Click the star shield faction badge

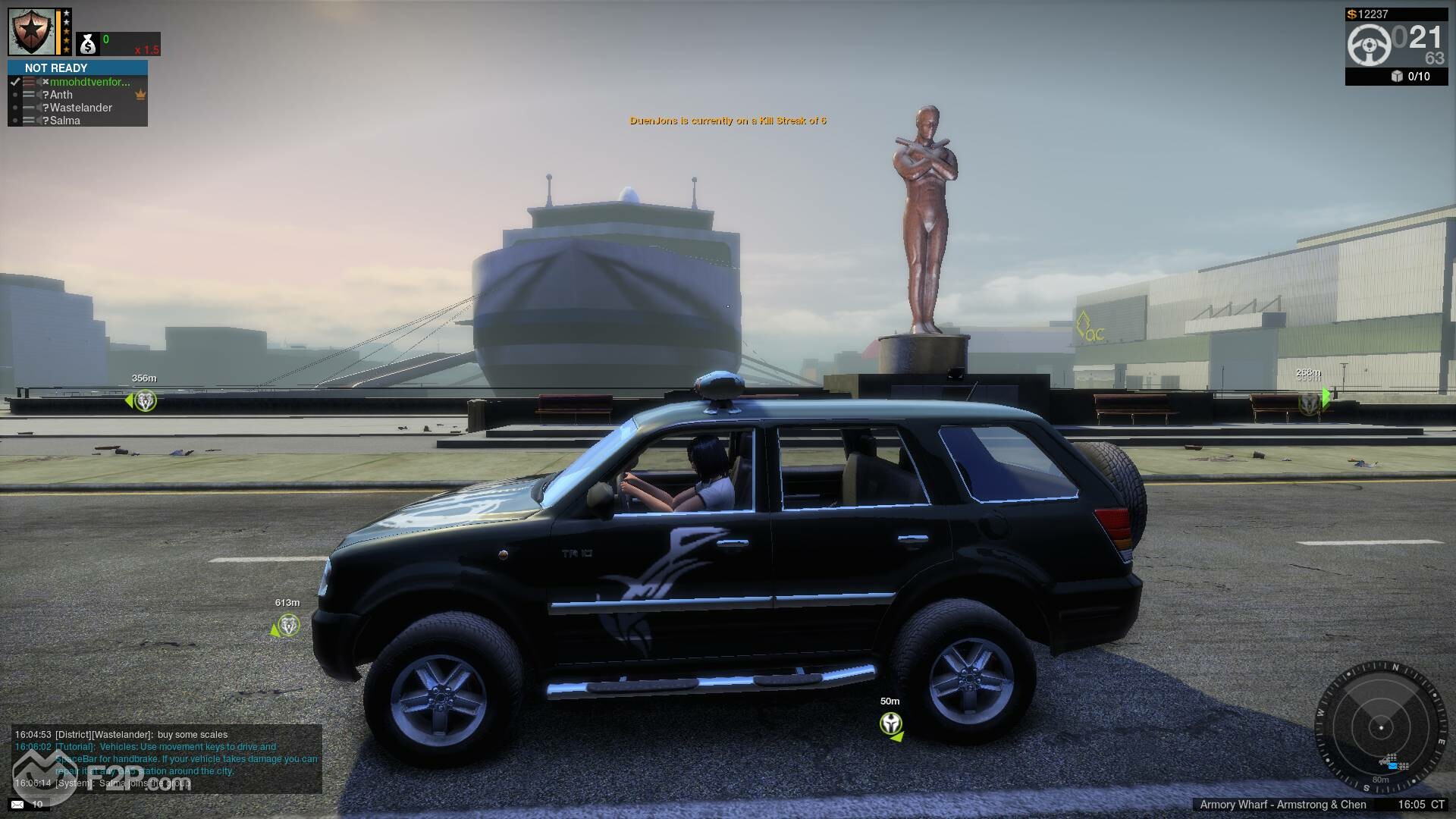click(31, 32)
